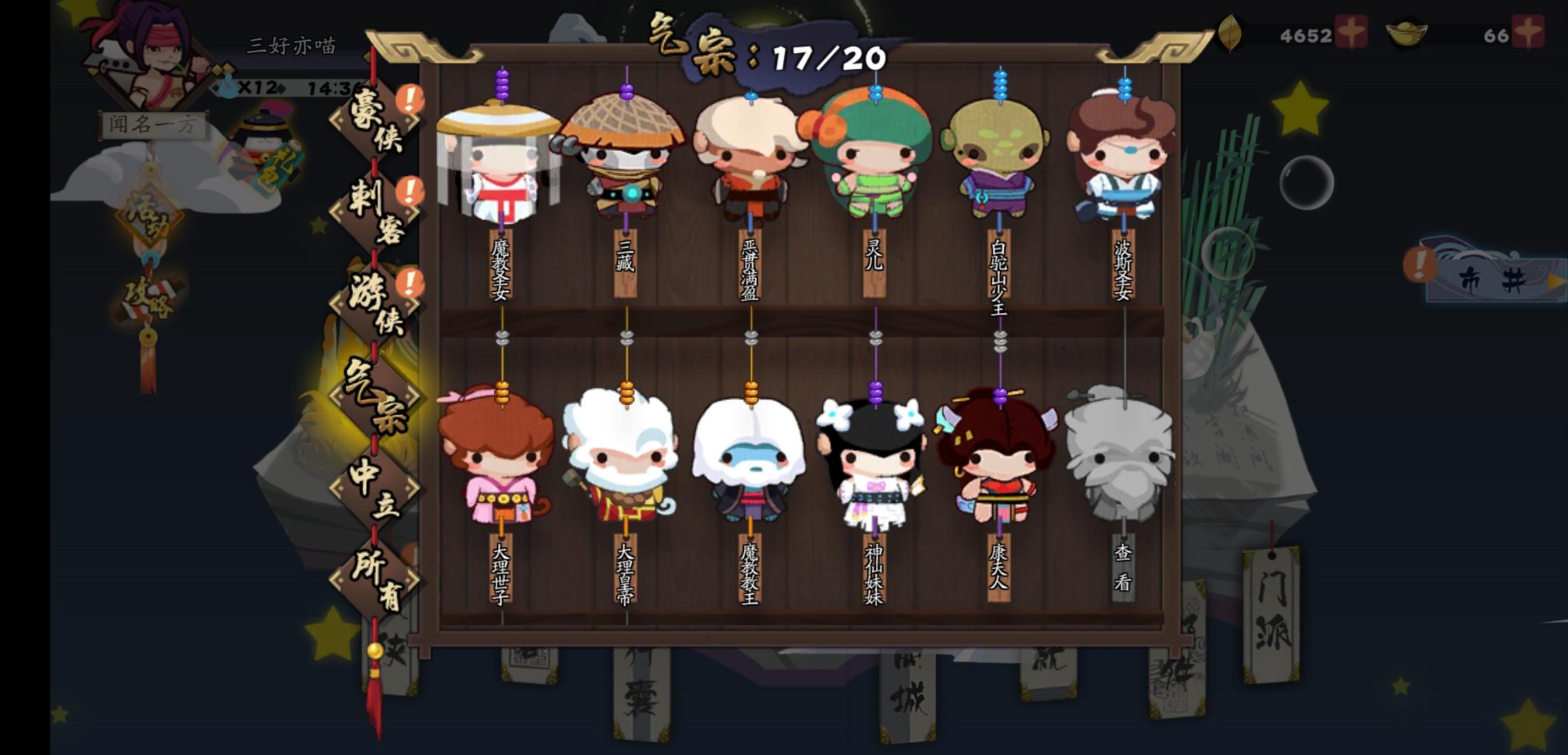This screenshot has width=1568, height=755.
Task: Select the 三藏 character figurine
Action: [625, 154]
